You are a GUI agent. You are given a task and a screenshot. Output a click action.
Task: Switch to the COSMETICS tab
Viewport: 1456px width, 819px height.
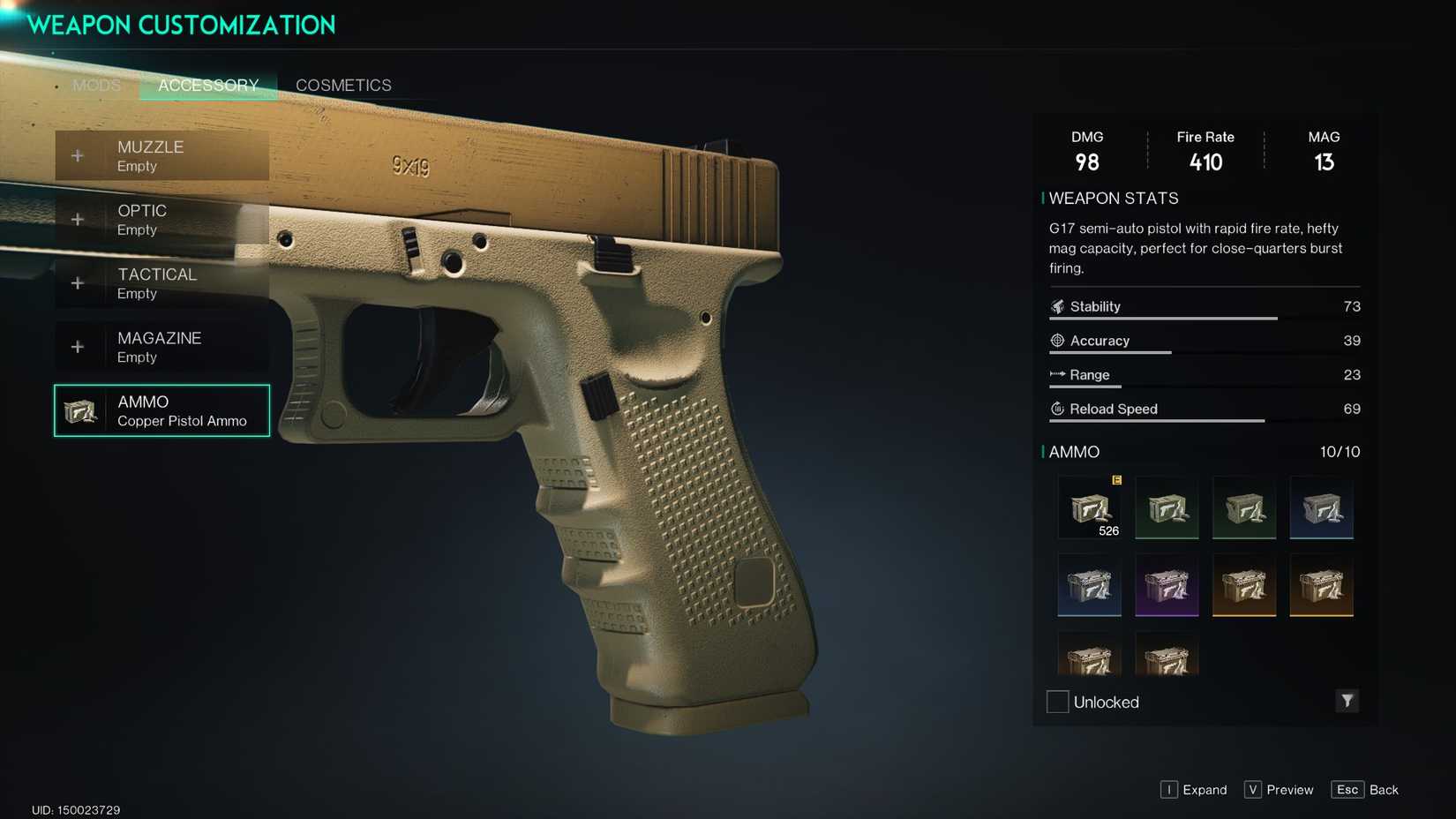[x=343, y=85]
